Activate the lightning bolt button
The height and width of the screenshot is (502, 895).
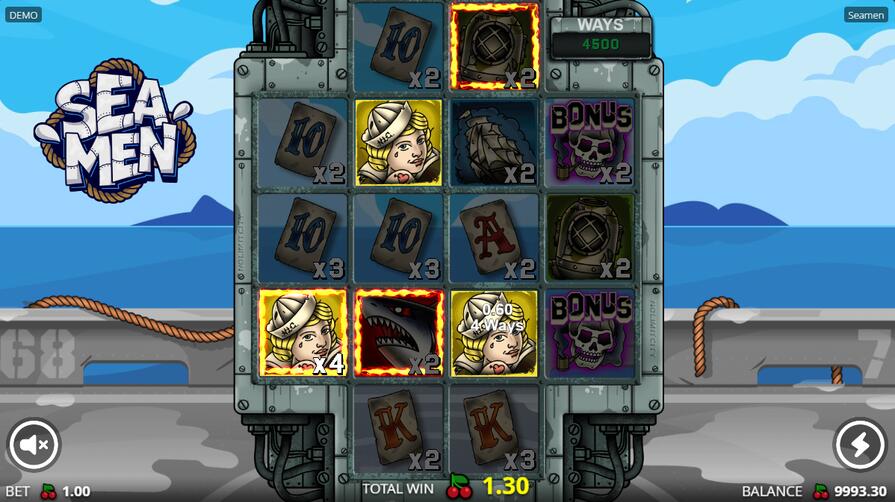coord(860,444)
